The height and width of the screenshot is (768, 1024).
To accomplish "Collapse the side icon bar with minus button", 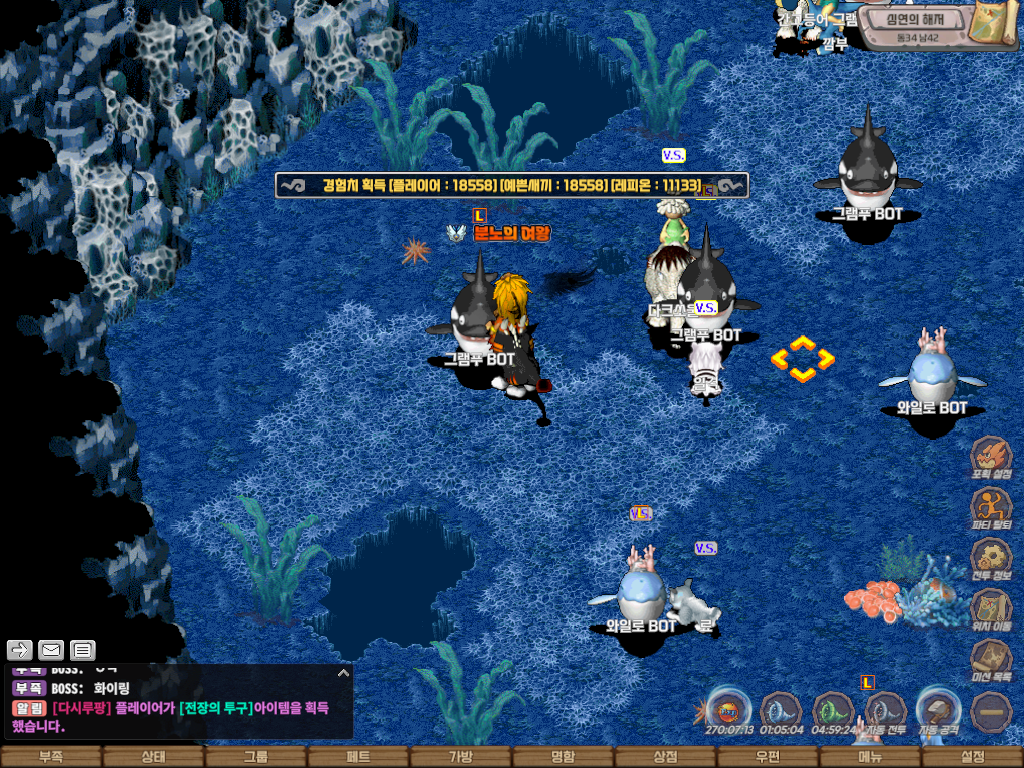I will [992, 711].
